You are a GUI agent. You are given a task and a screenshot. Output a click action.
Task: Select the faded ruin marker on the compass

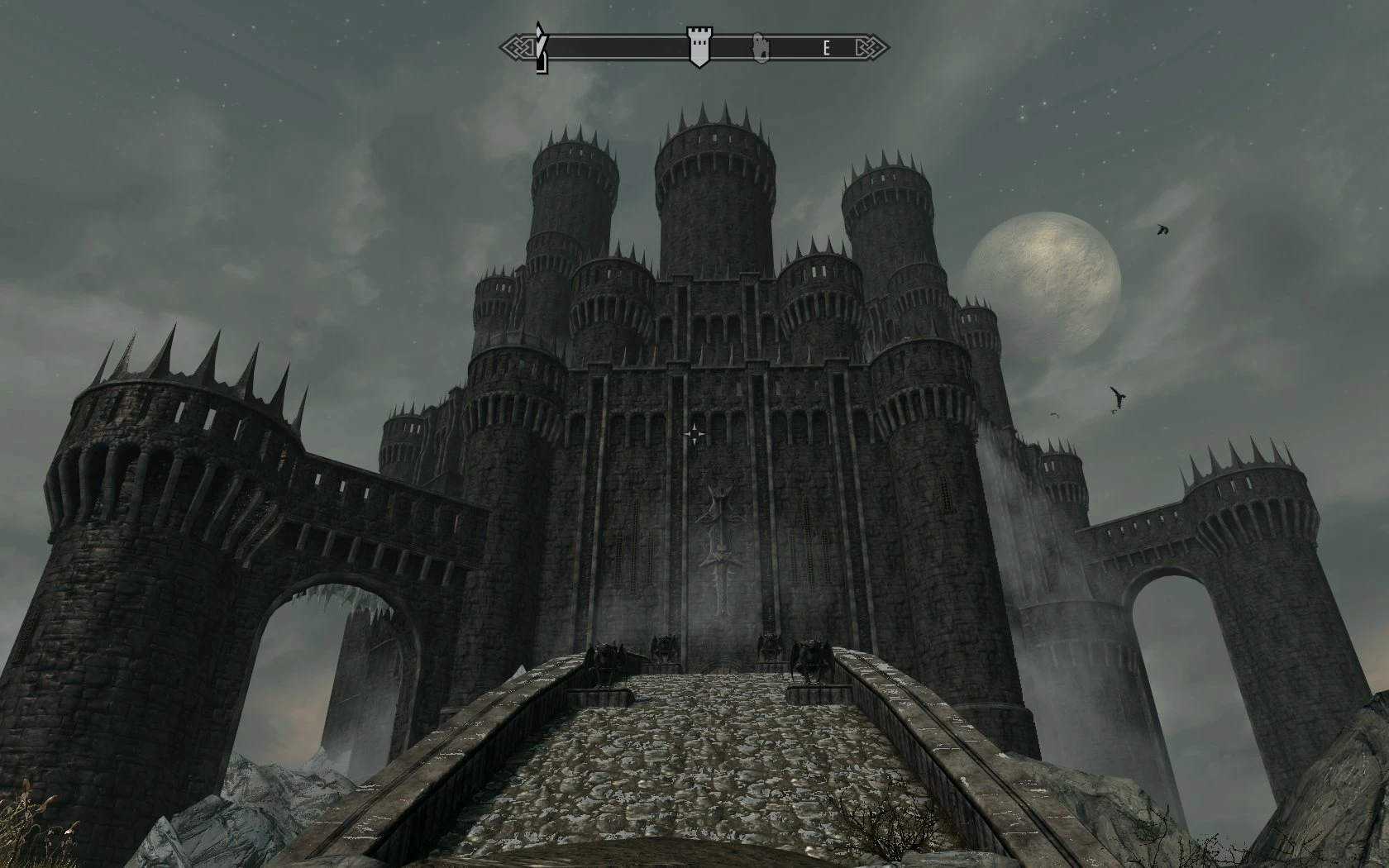coord(759,47)
